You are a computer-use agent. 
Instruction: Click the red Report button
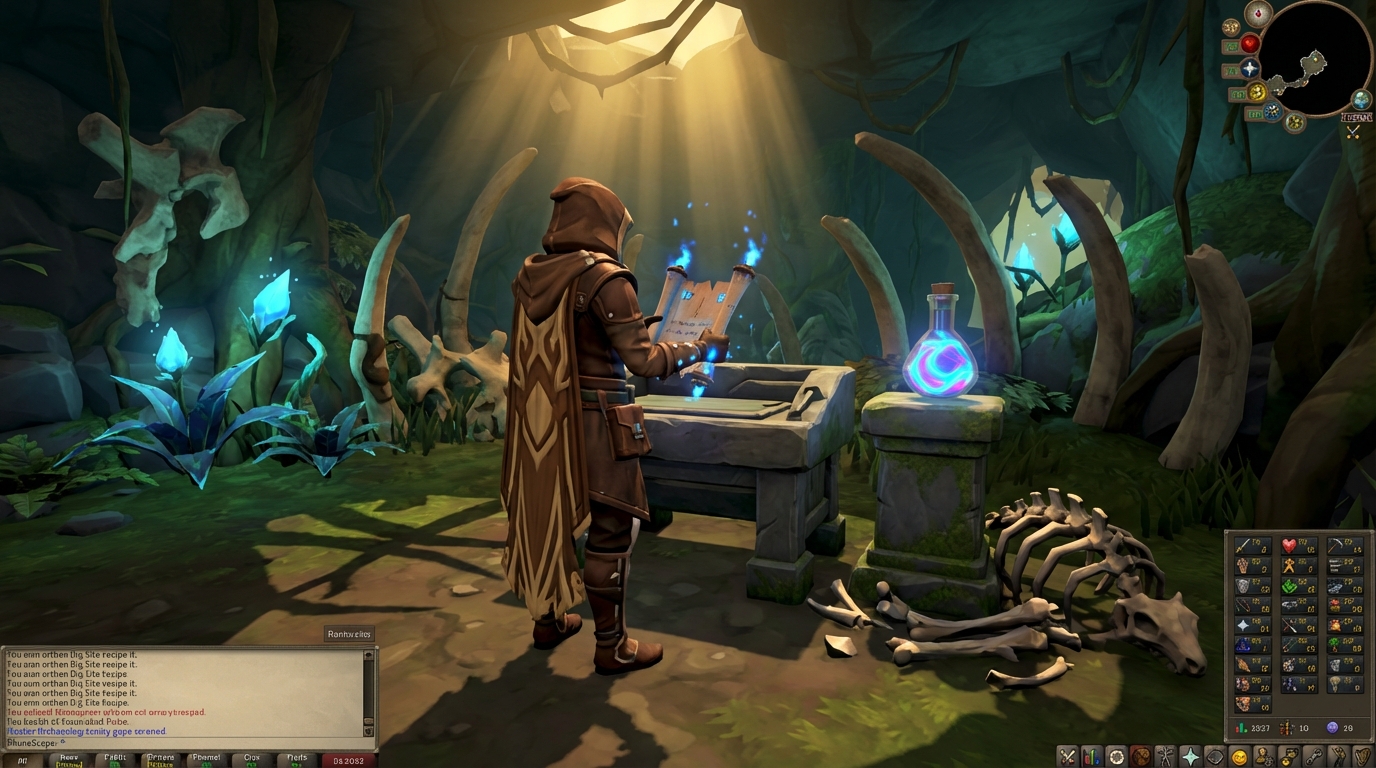[x=347, y=760]
